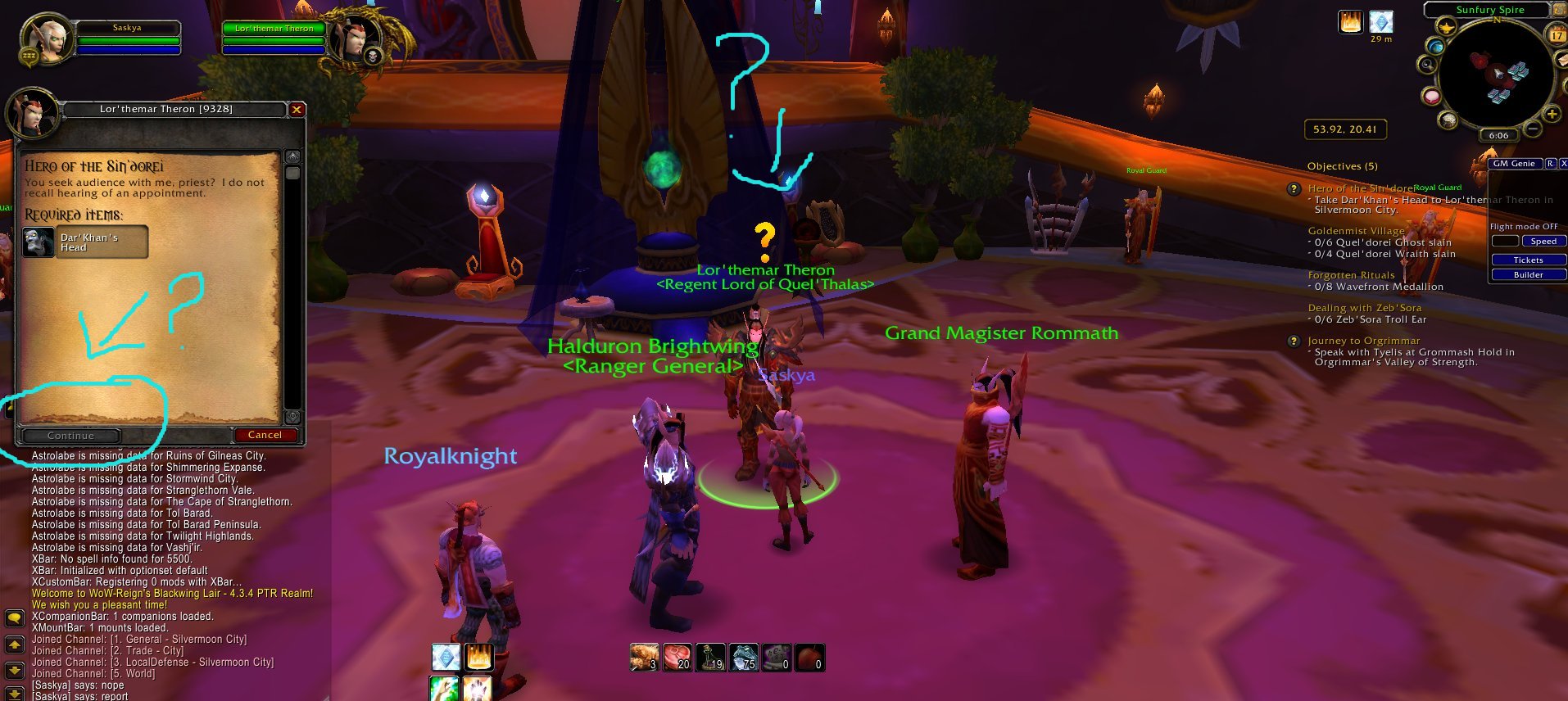This screenshot has height=701, width=1568.
Task: Use the roasted chicken food item with count 3
Action: (643, 656)
